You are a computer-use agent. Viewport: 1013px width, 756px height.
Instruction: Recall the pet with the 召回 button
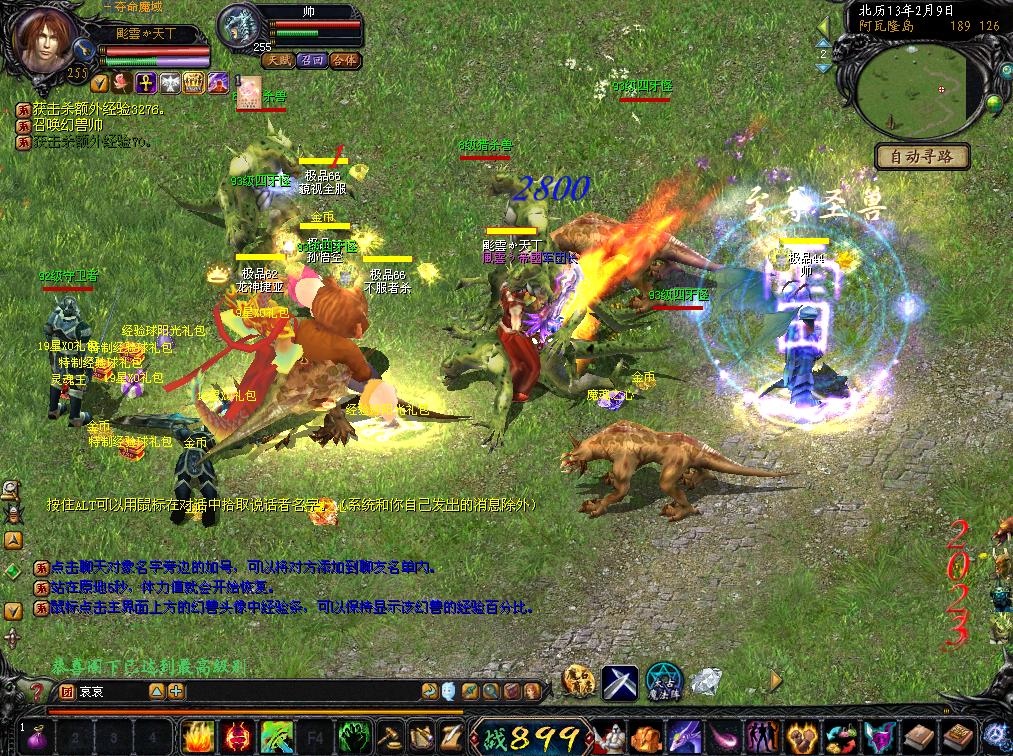(310, 60)
